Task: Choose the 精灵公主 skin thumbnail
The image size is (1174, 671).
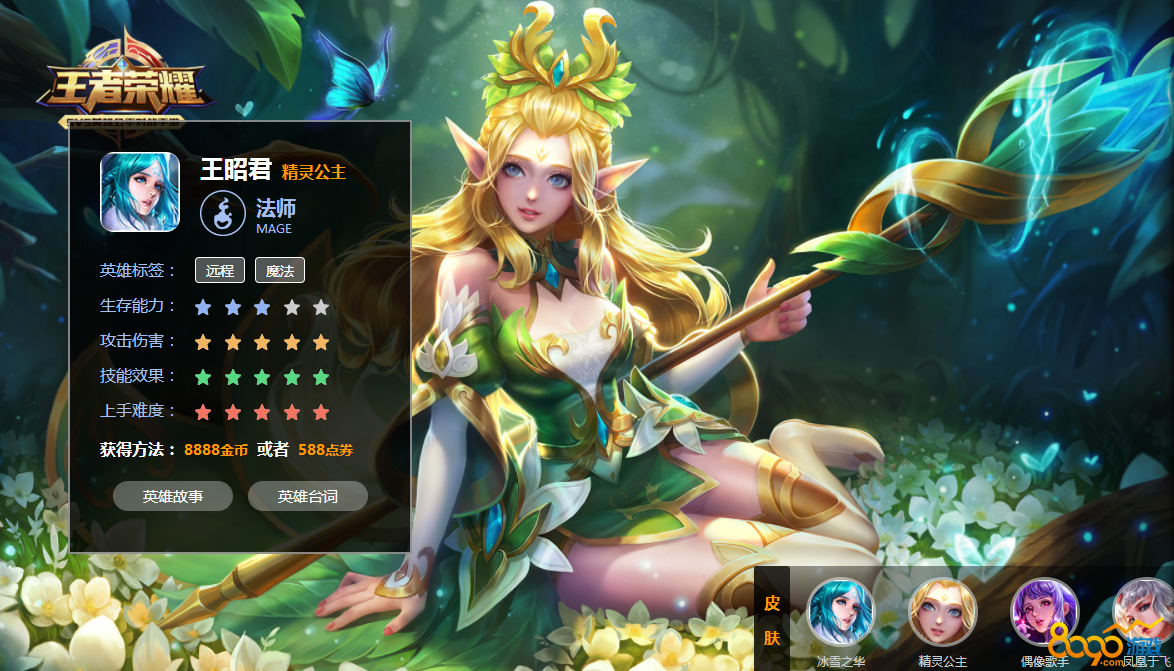Action: tap(942, 612)
